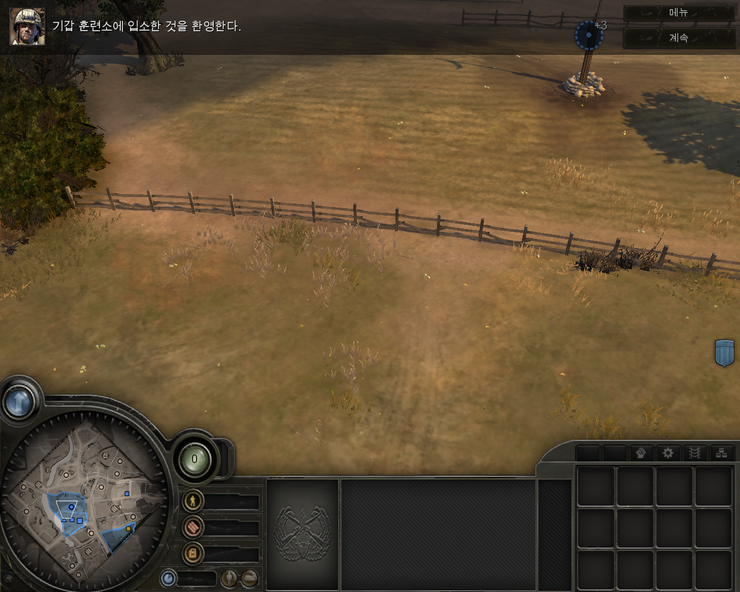Select the munitions resource icon
The width and height of the screenshot is (740, 592).
click(193, 526)
